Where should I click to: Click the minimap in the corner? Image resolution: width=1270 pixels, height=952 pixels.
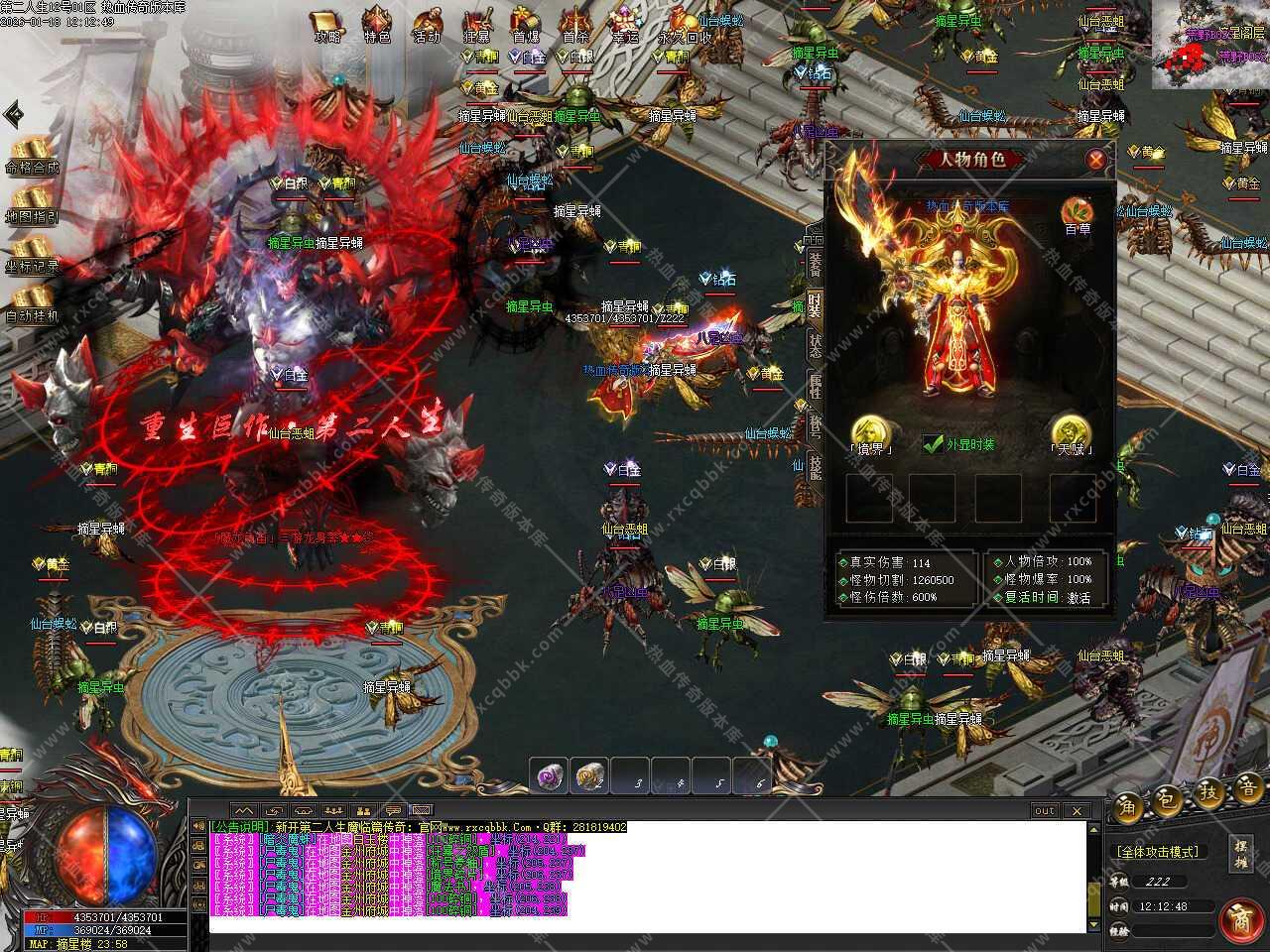(x=1210, y=45)
